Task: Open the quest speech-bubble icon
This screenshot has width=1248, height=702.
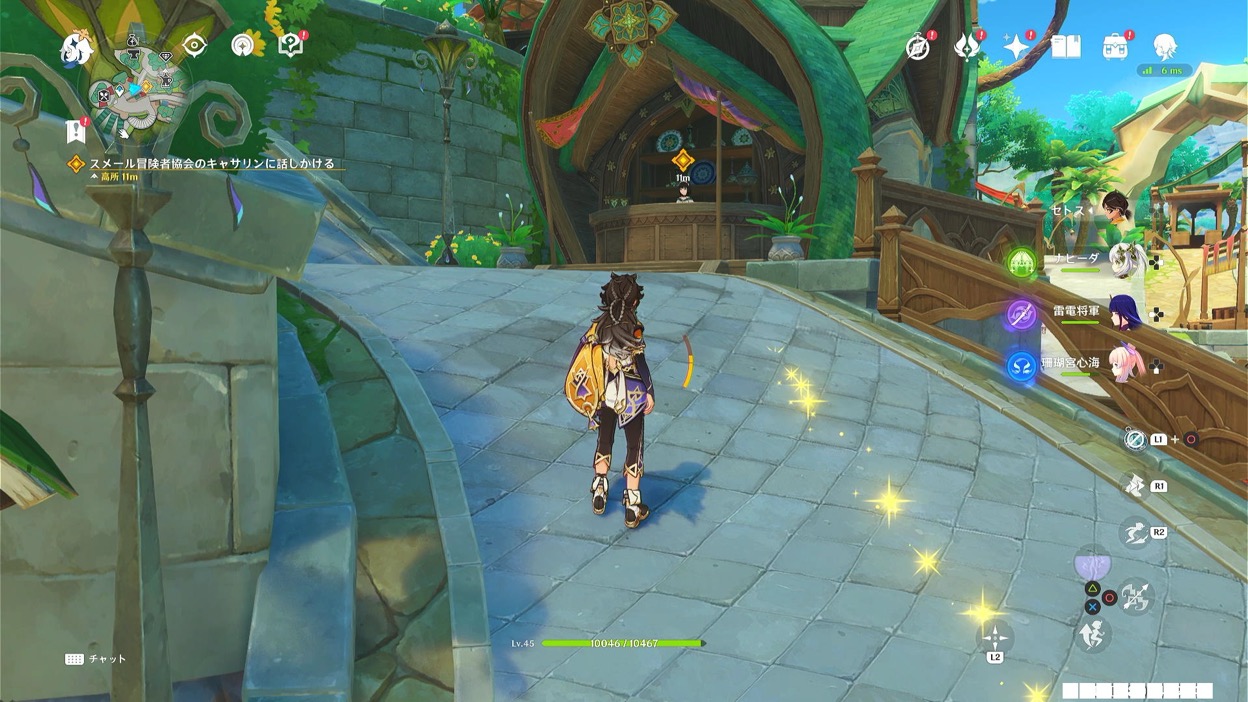Action: [x=290, y=45]
